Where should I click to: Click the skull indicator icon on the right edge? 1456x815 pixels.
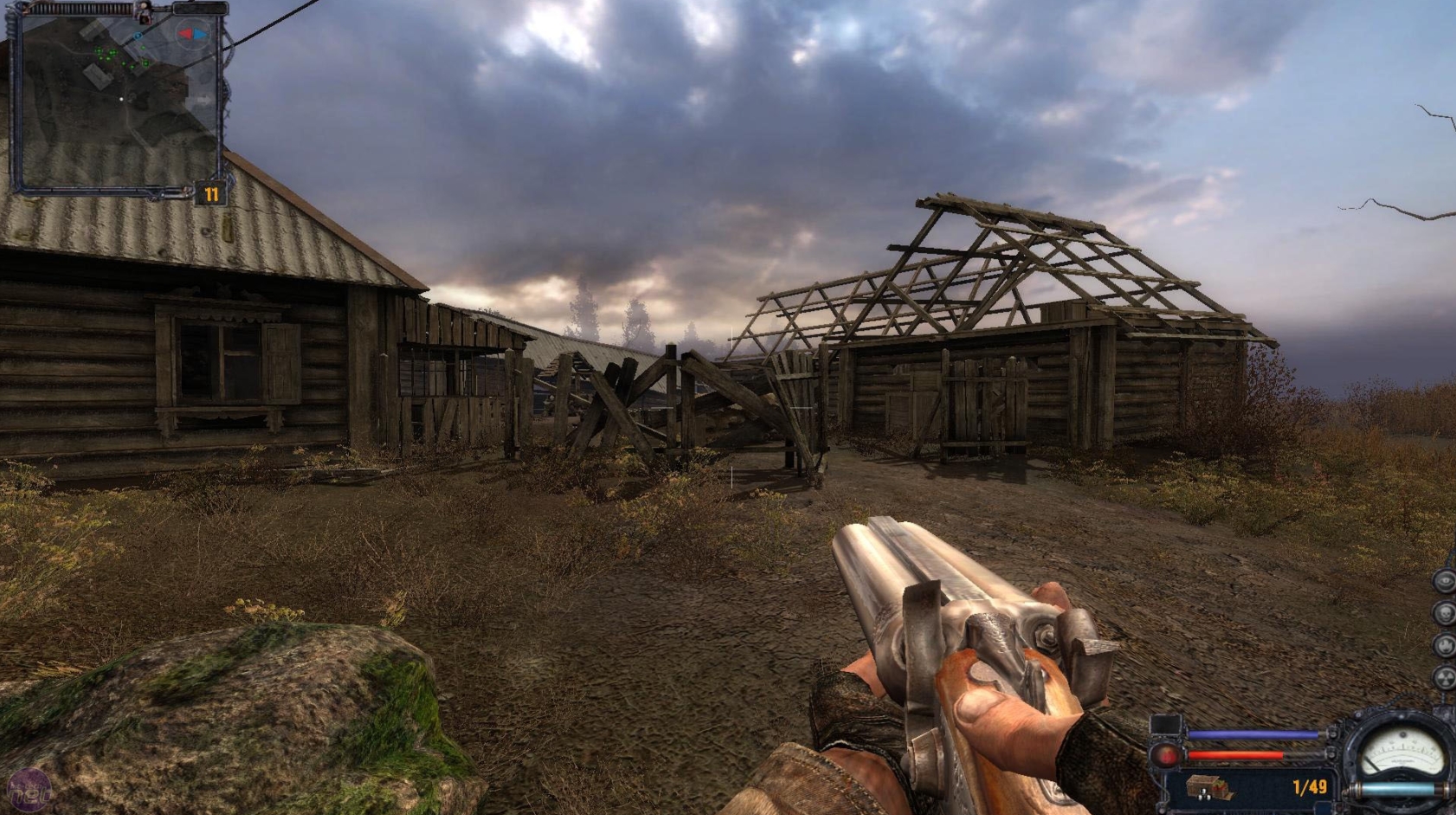pos(1444,614)
